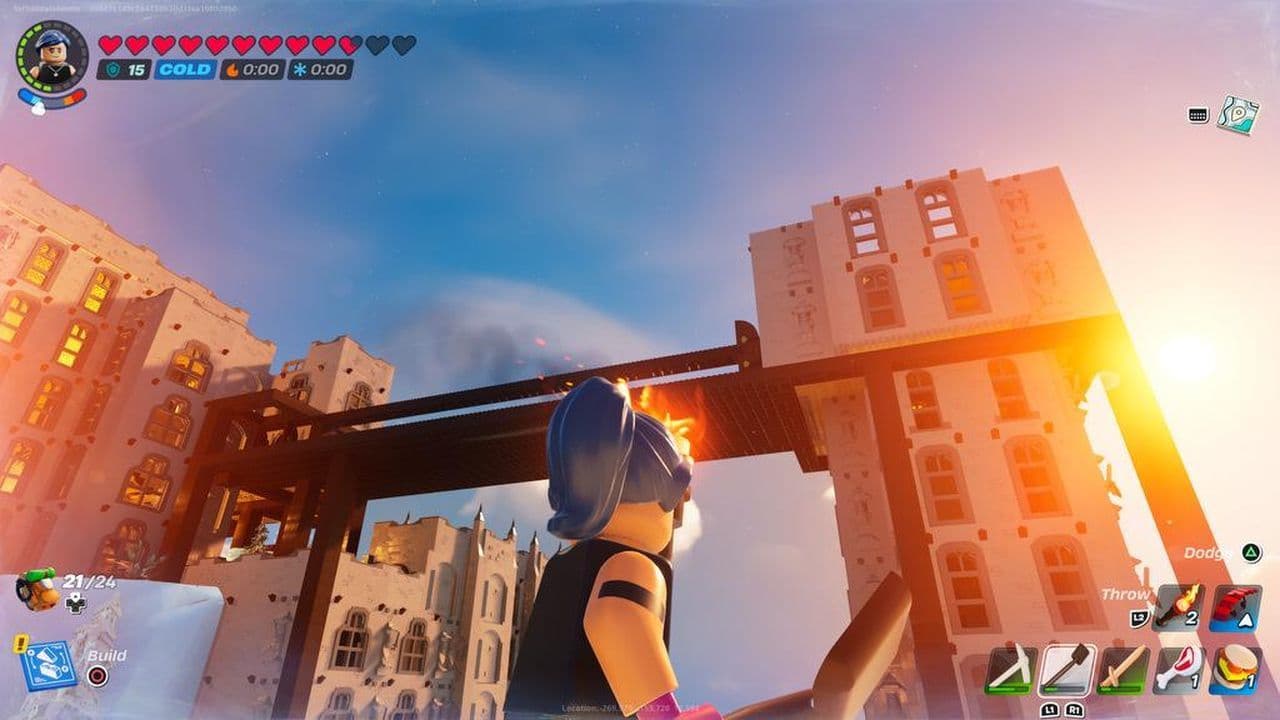Click the currently equipped shovel slot
This screenshot has width=1280, height=720.
click(1068, 668)
